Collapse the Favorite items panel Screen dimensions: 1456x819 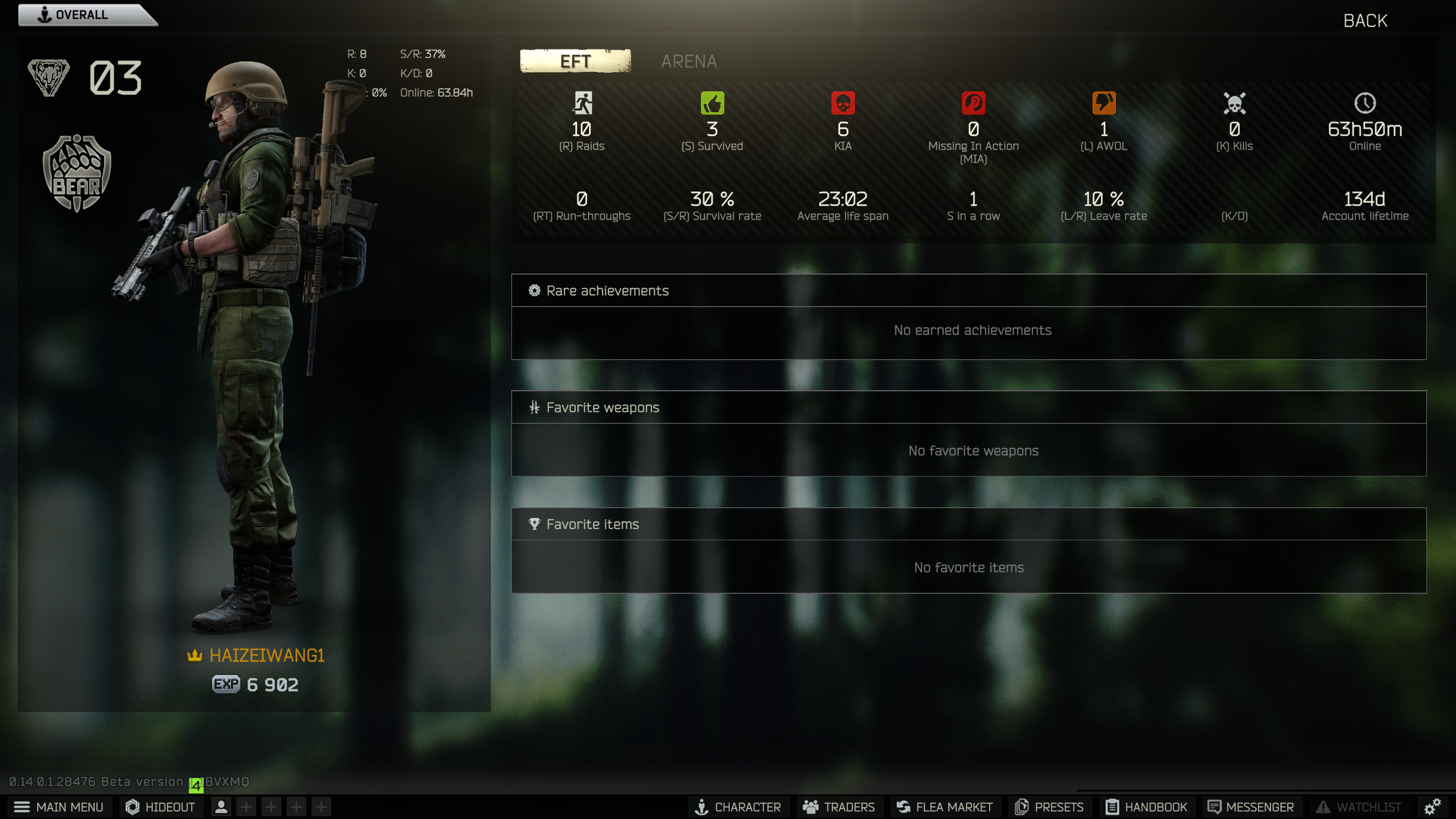(592, 524)
